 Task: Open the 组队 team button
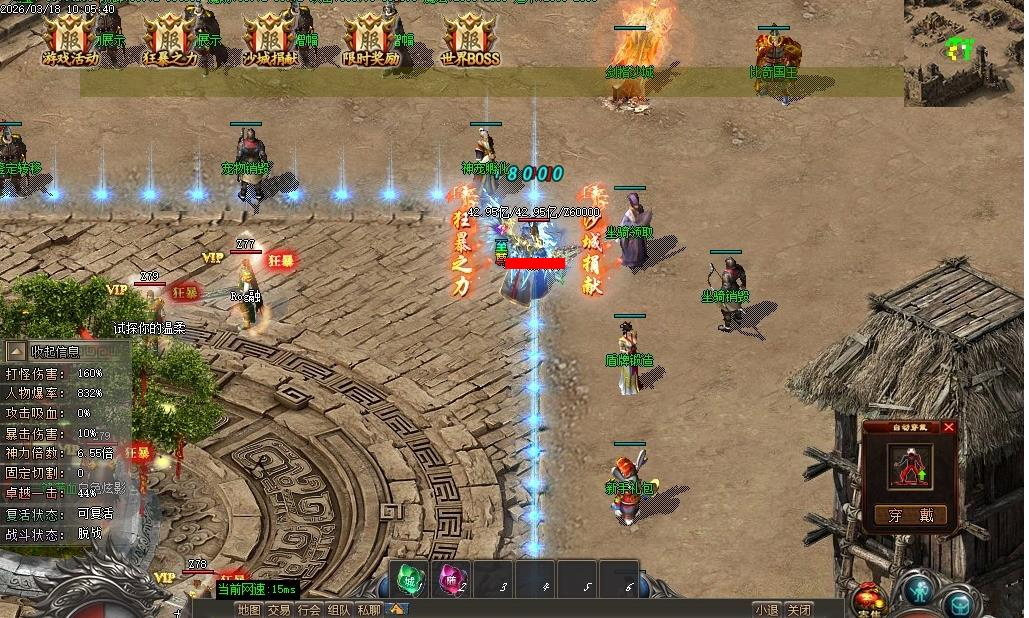(x=339, y=609)
